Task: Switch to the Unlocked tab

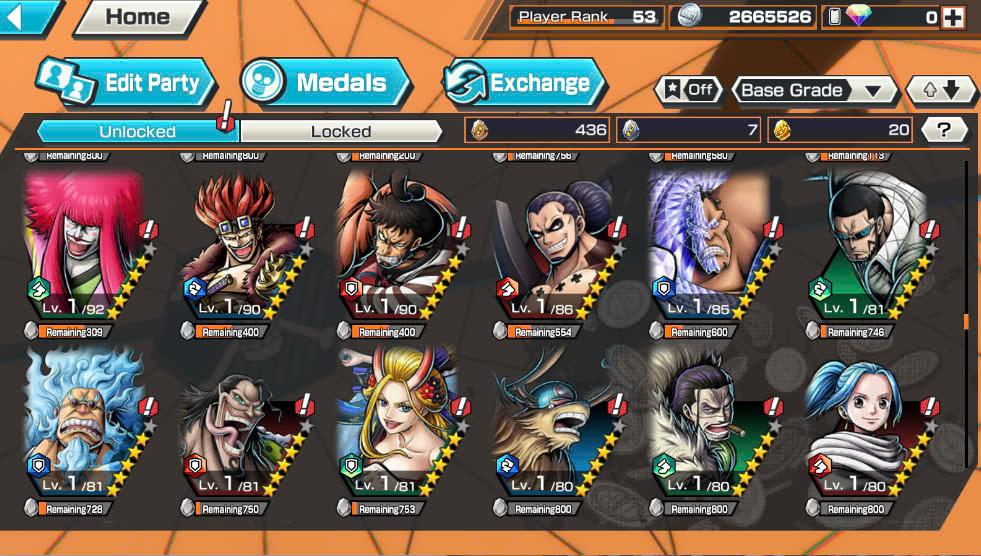Action: pos(137,131)
